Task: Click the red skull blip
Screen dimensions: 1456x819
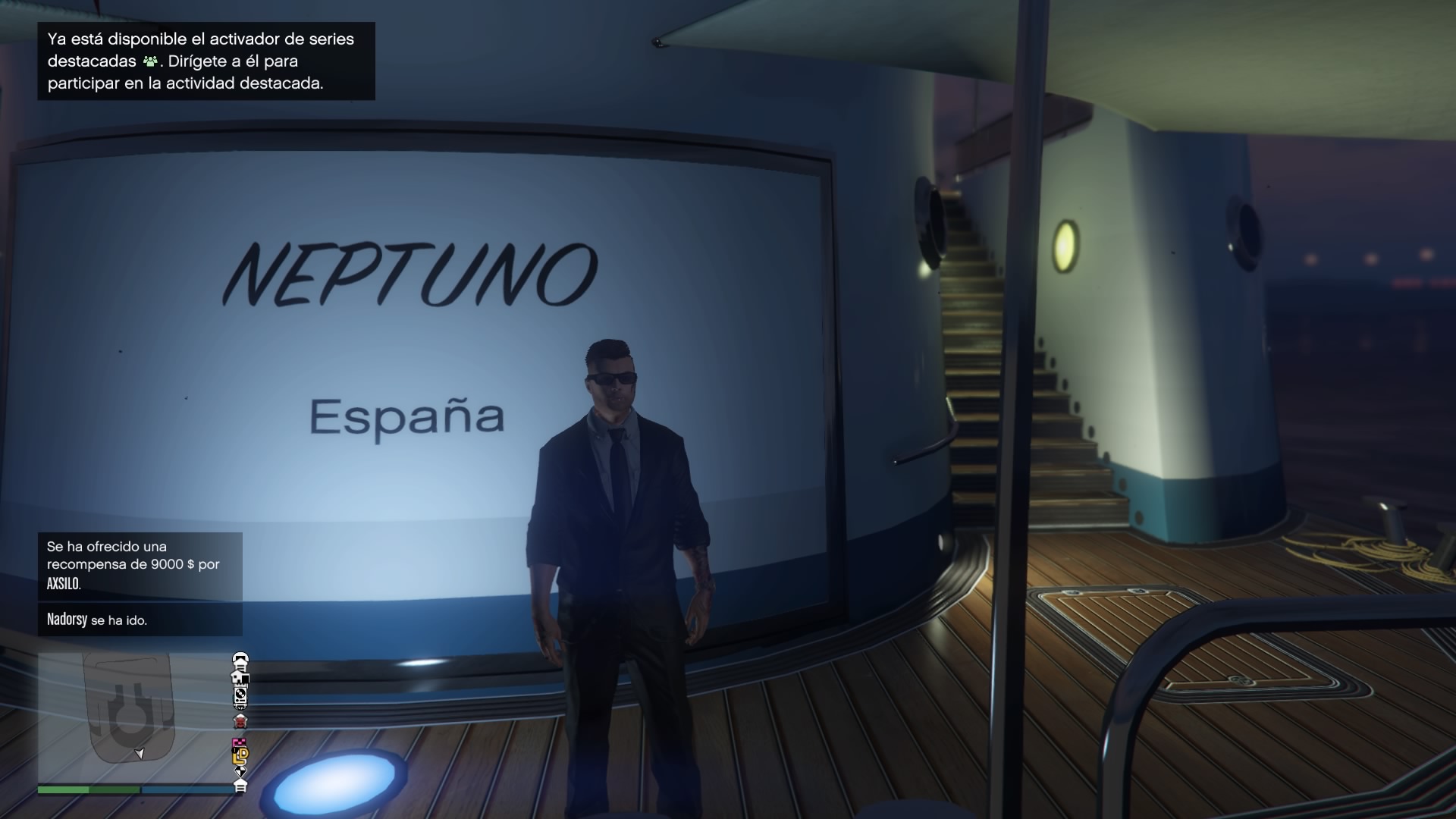Action: click(x=240, y=720)
